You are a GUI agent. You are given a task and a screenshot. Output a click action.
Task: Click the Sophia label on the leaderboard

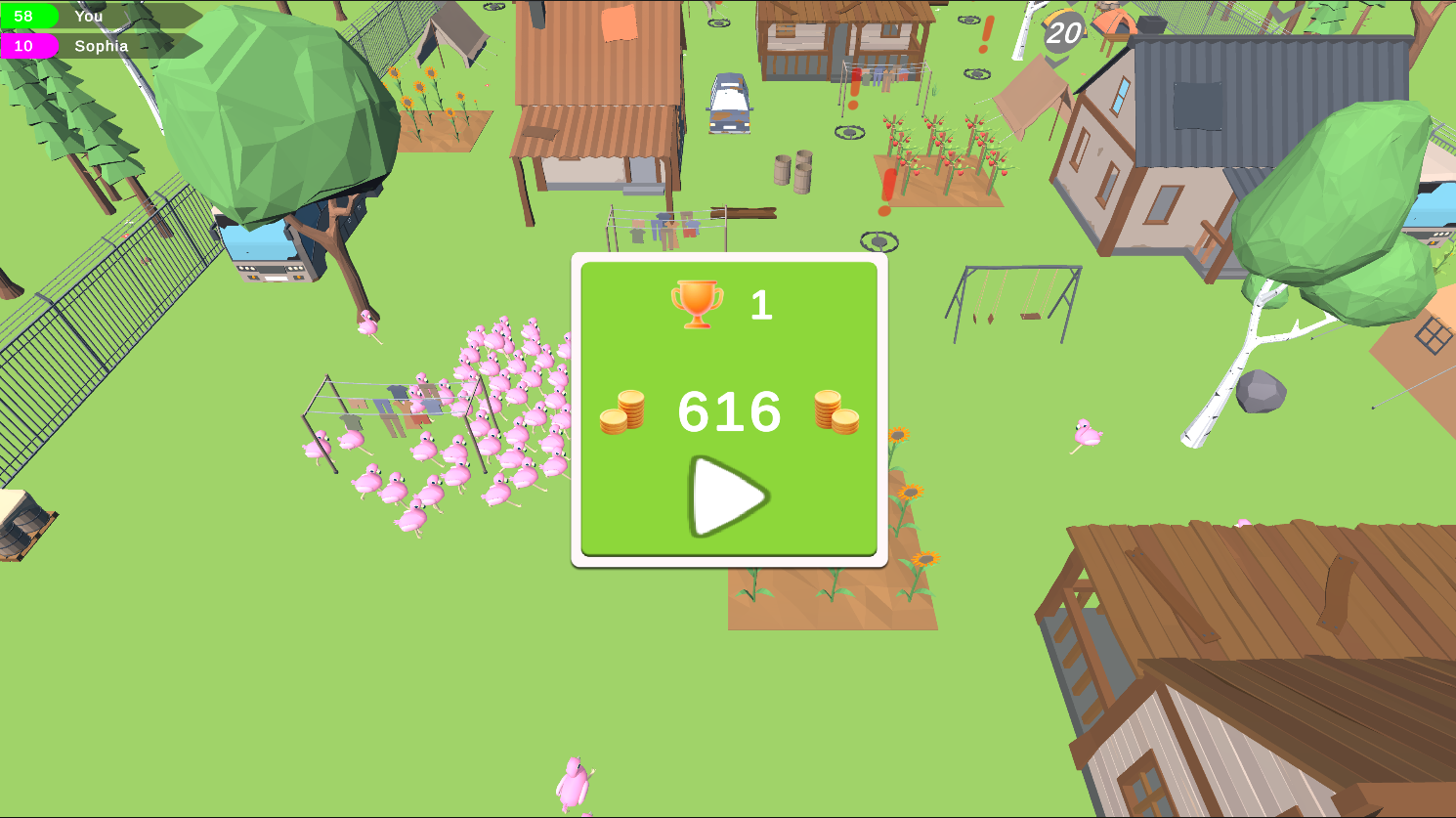click(102, 46)
